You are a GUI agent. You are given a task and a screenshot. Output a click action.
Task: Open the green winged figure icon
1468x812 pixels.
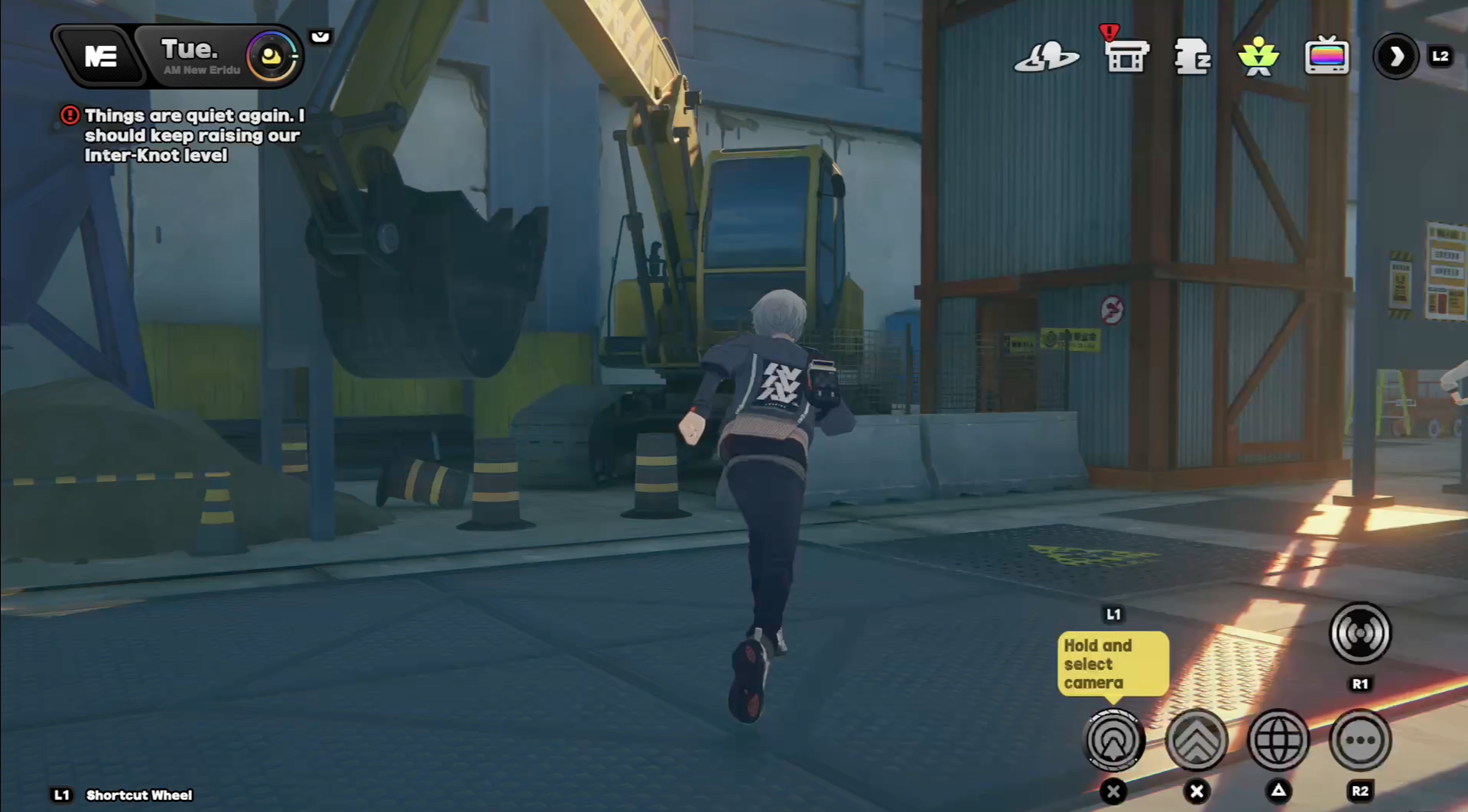tap(1258, 57)
